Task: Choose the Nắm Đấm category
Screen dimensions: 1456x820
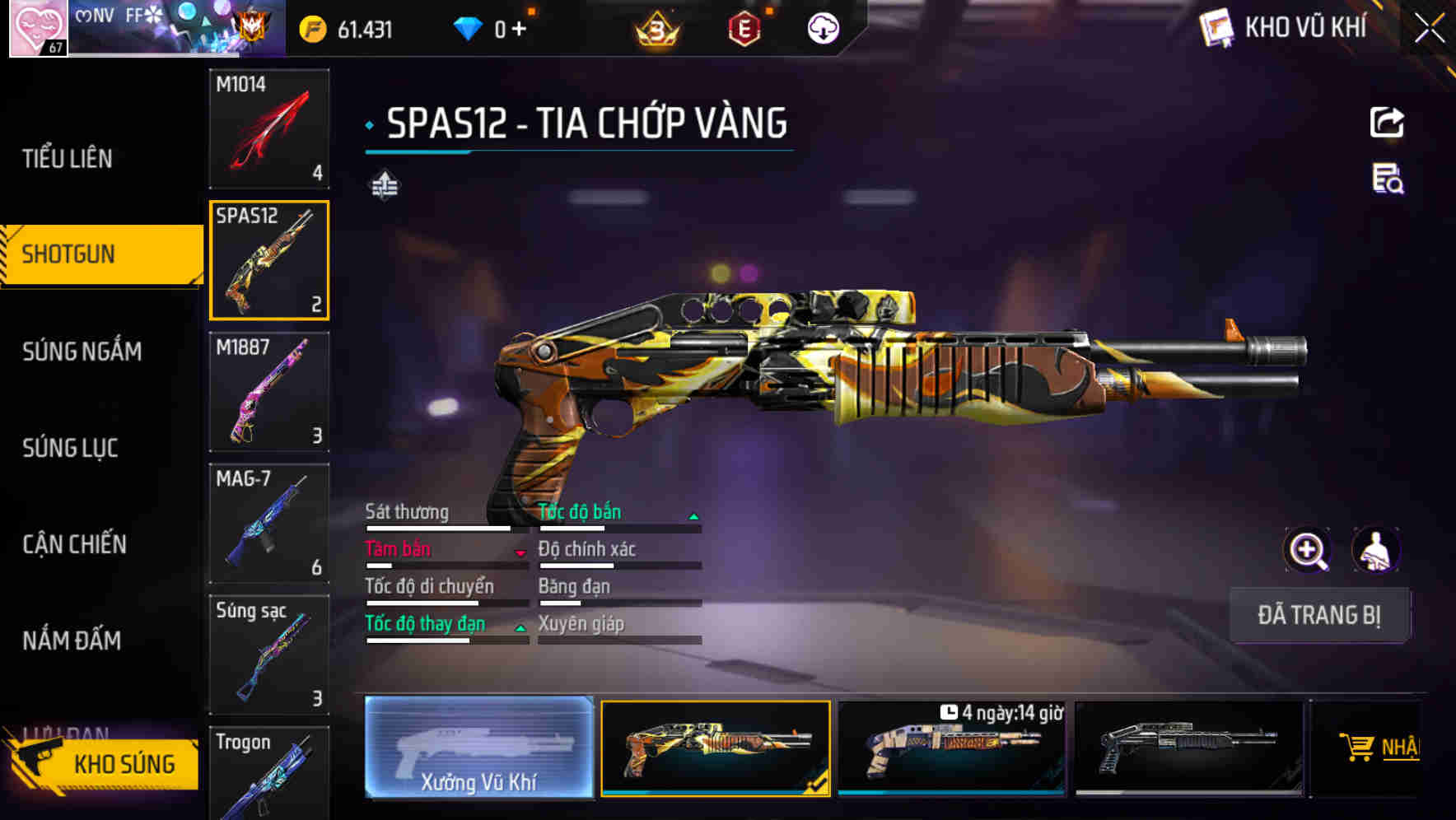Action: click(72, 641)
